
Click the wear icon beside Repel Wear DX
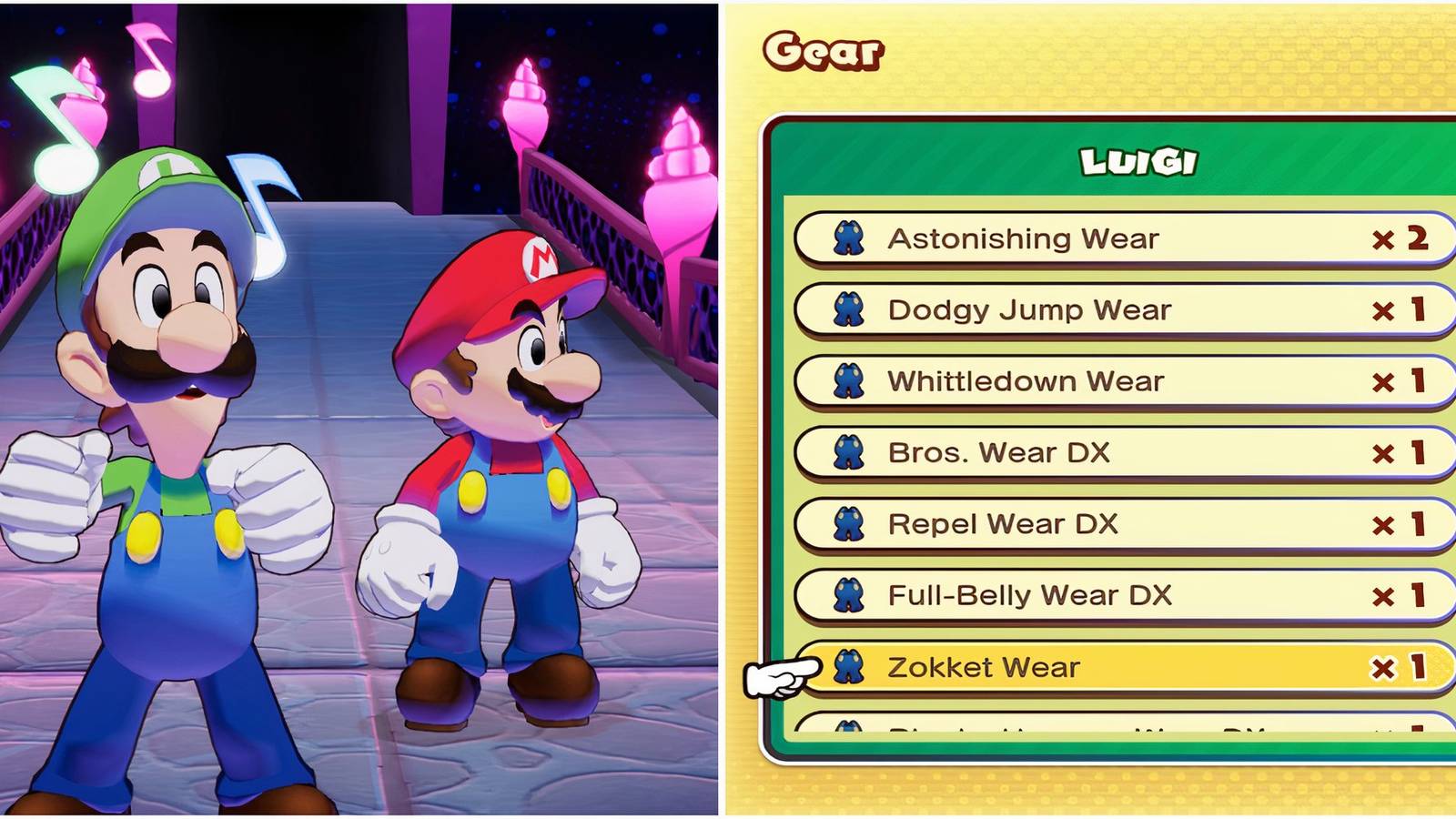pyautogui.click(x=850, y=524)
